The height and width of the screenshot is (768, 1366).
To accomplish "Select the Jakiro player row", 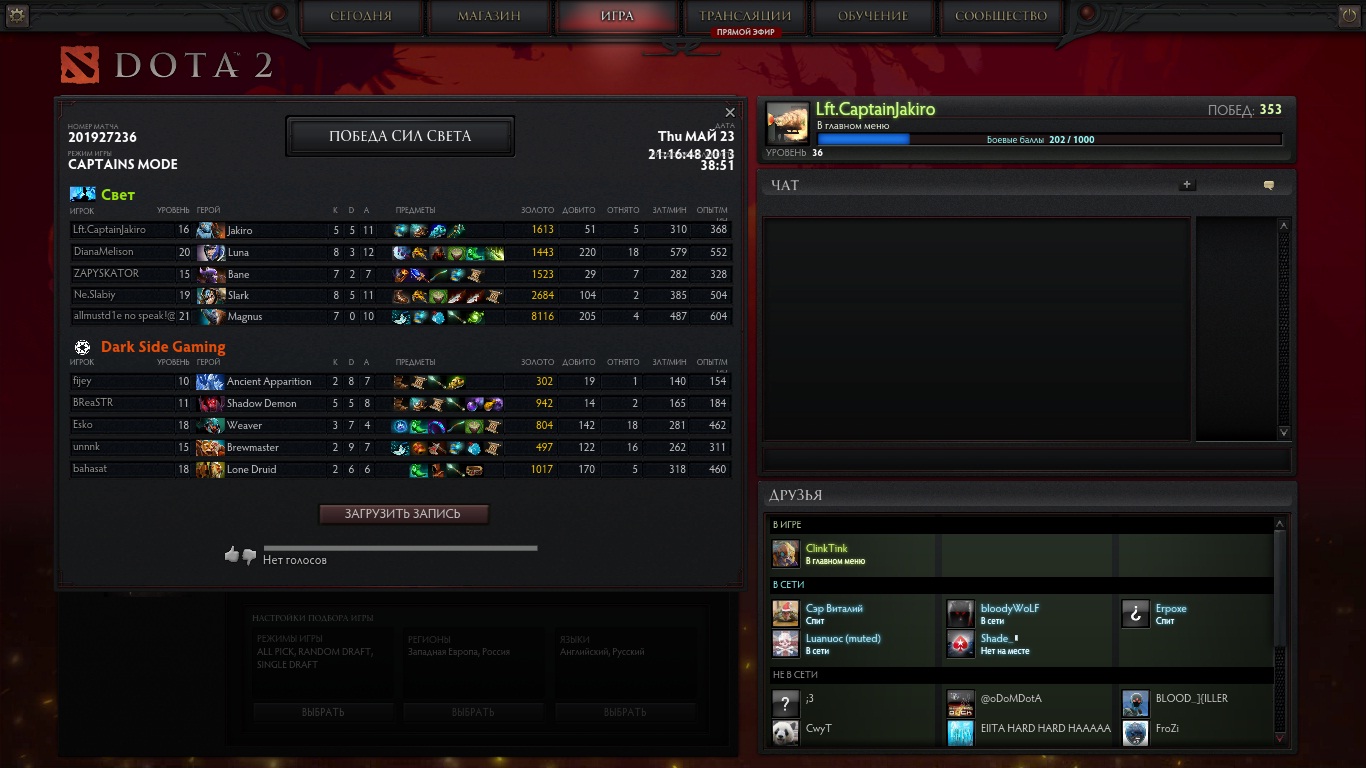I will tap(400, 231).
